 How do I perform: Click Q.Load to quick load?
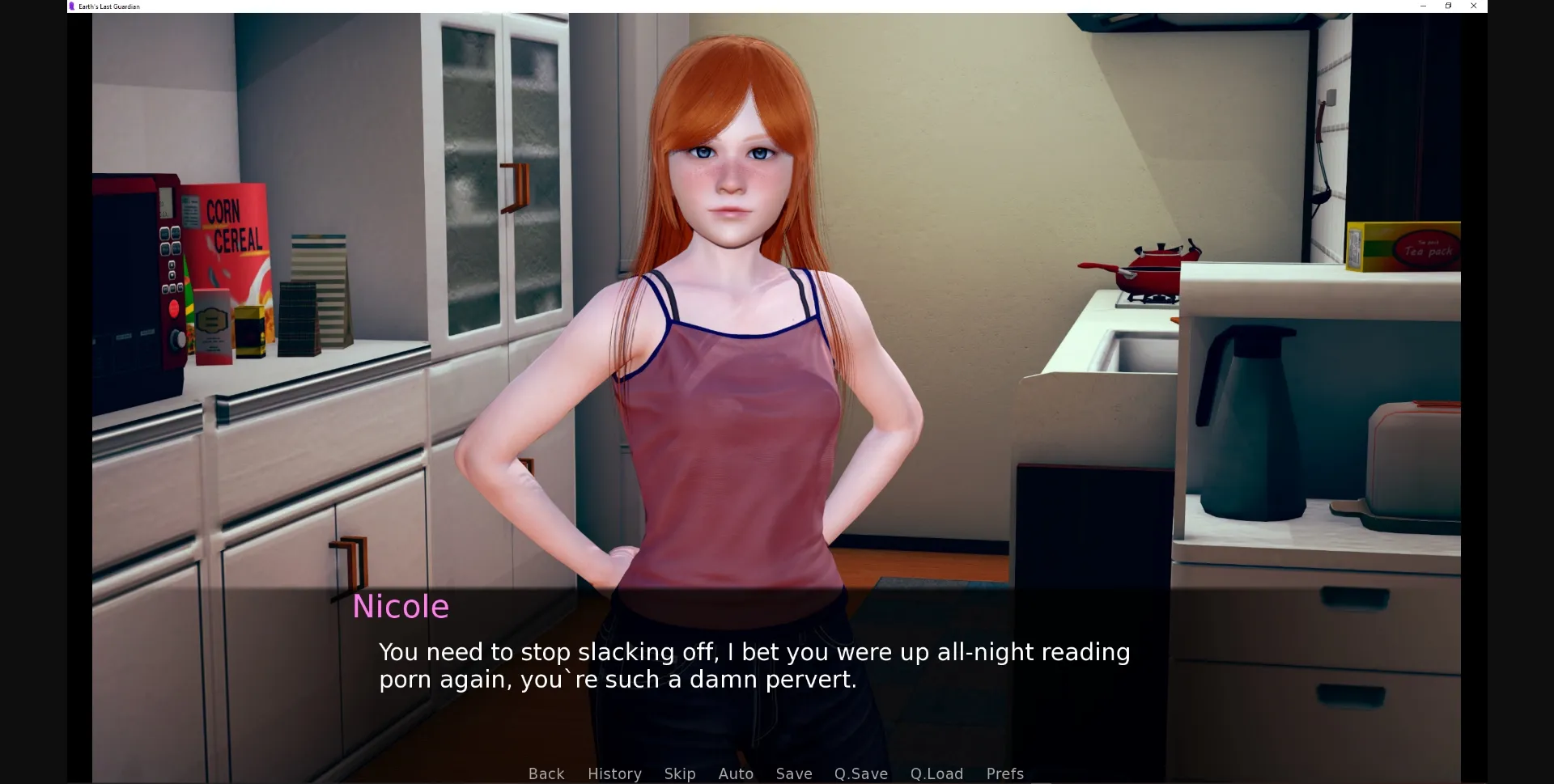(936, 773)
